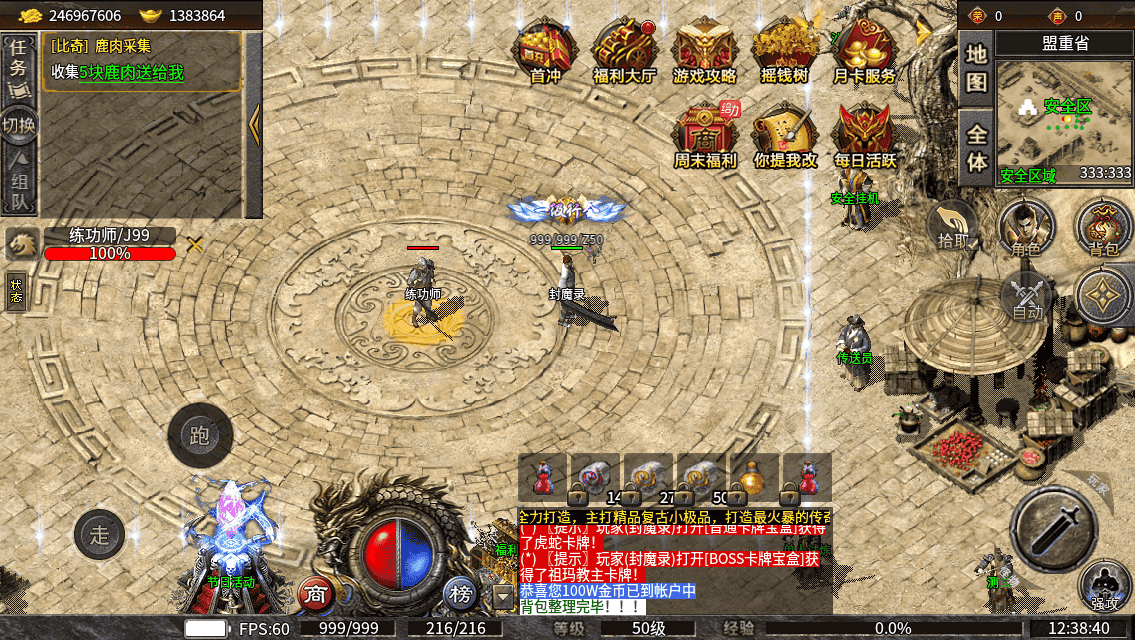Click the 切换 switch button

[x=18, y=124]
